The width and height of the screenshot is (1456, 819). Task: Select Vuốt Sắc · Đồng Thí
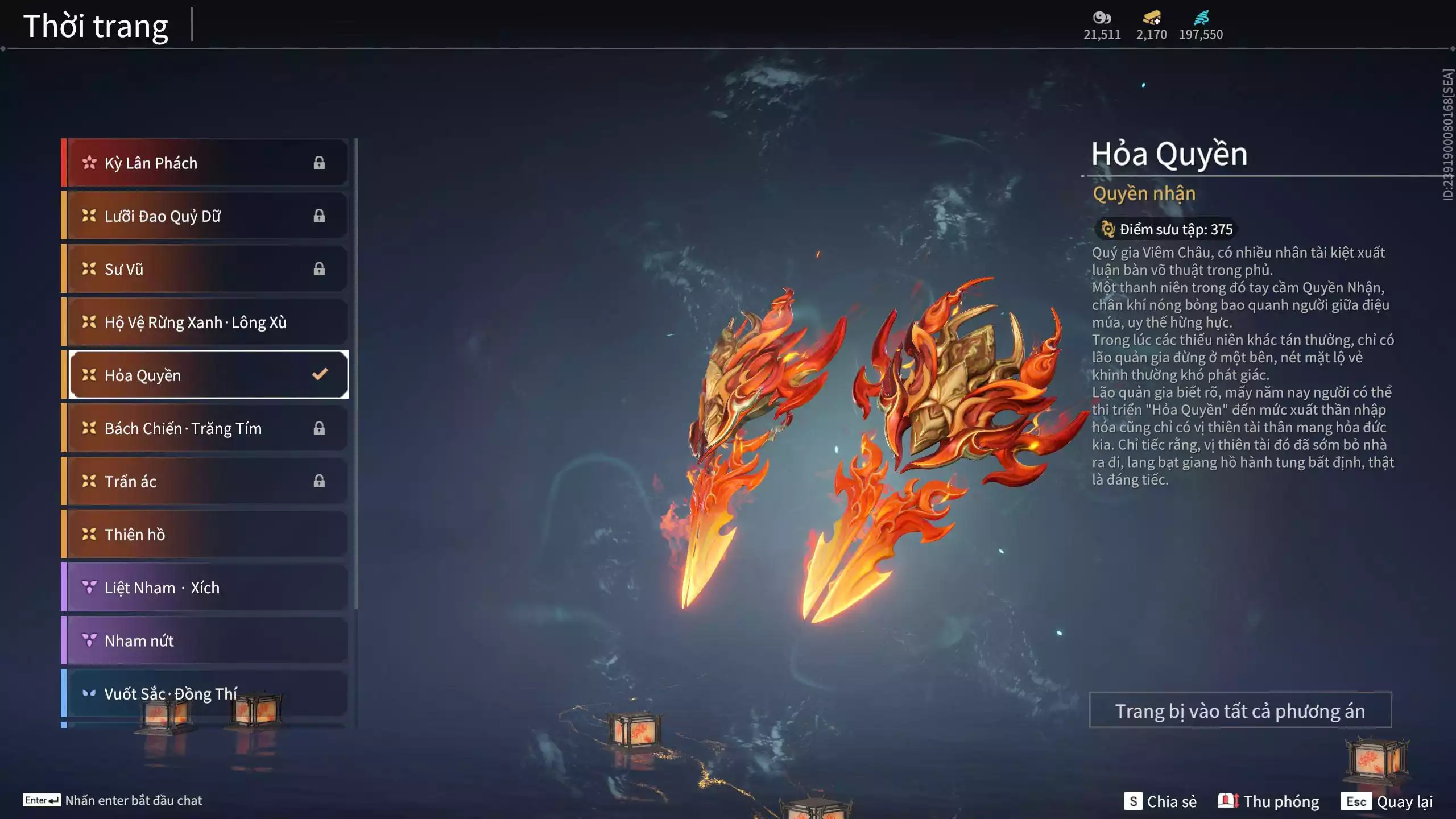click(x=205, y=693)
